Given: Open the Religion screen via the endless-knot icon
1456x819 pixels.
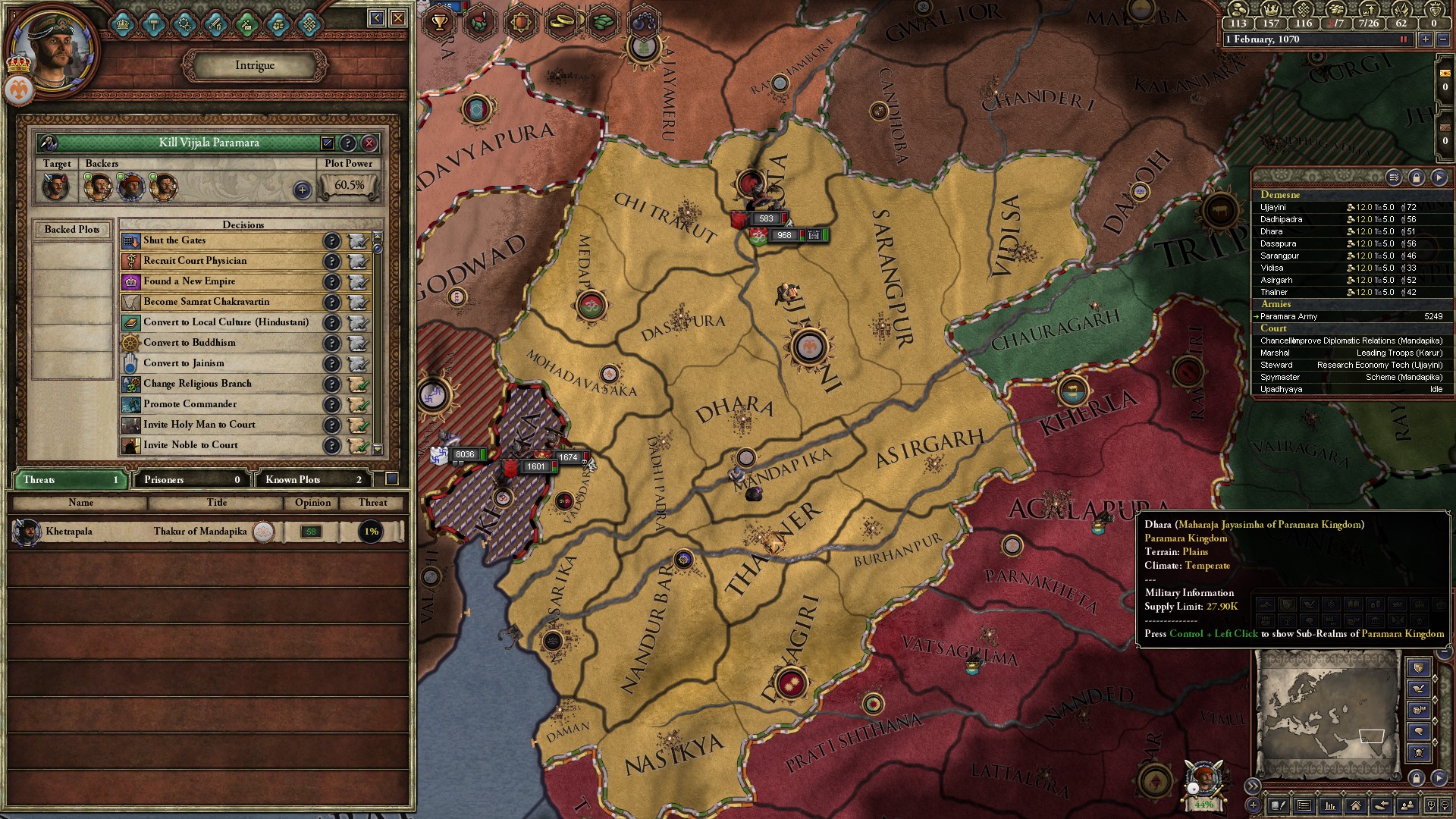Looking at the screenshot, I should click(x=309, y=24).
